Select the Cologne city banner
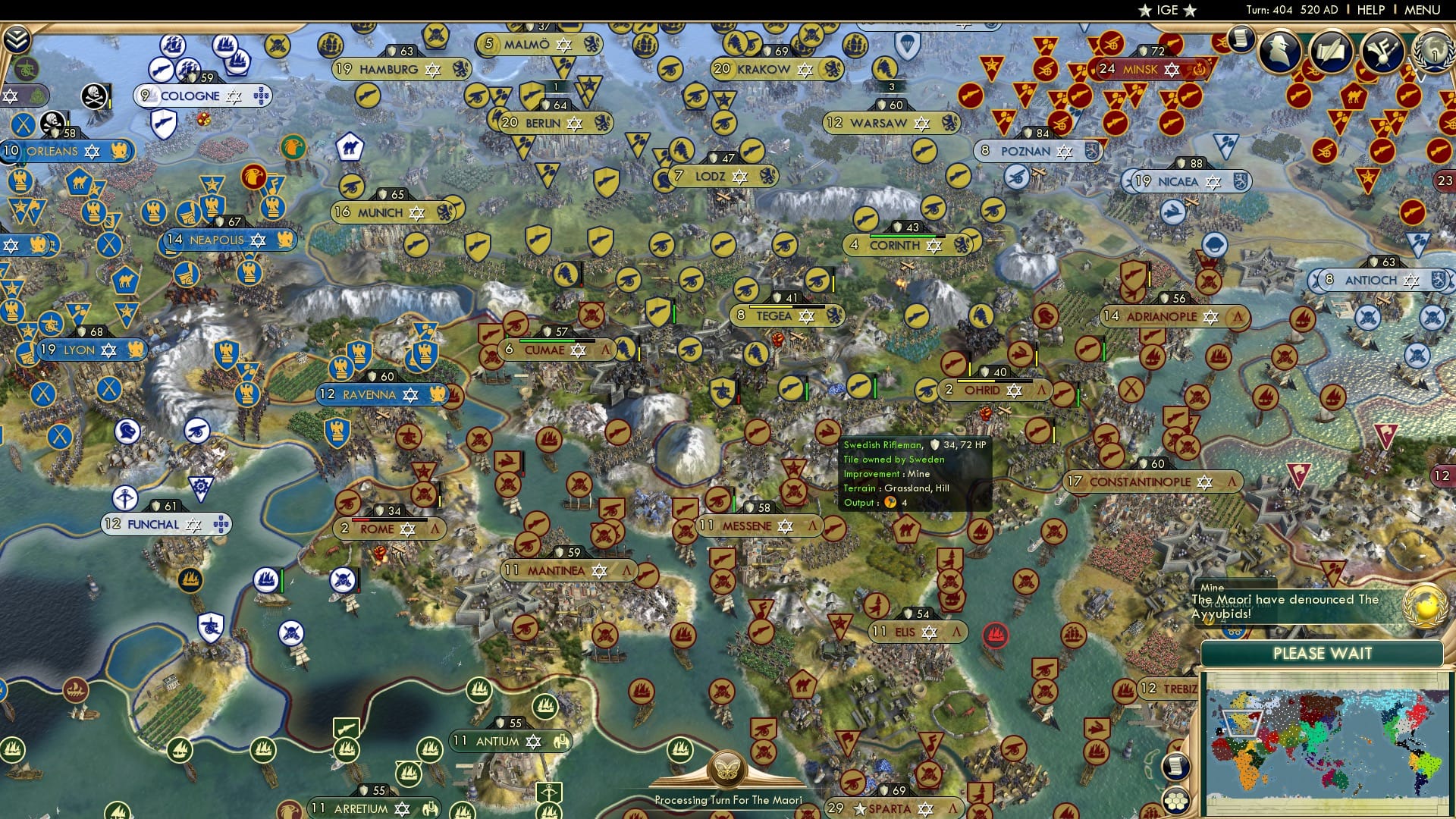 pyautogui.click(x=192, y=96)
